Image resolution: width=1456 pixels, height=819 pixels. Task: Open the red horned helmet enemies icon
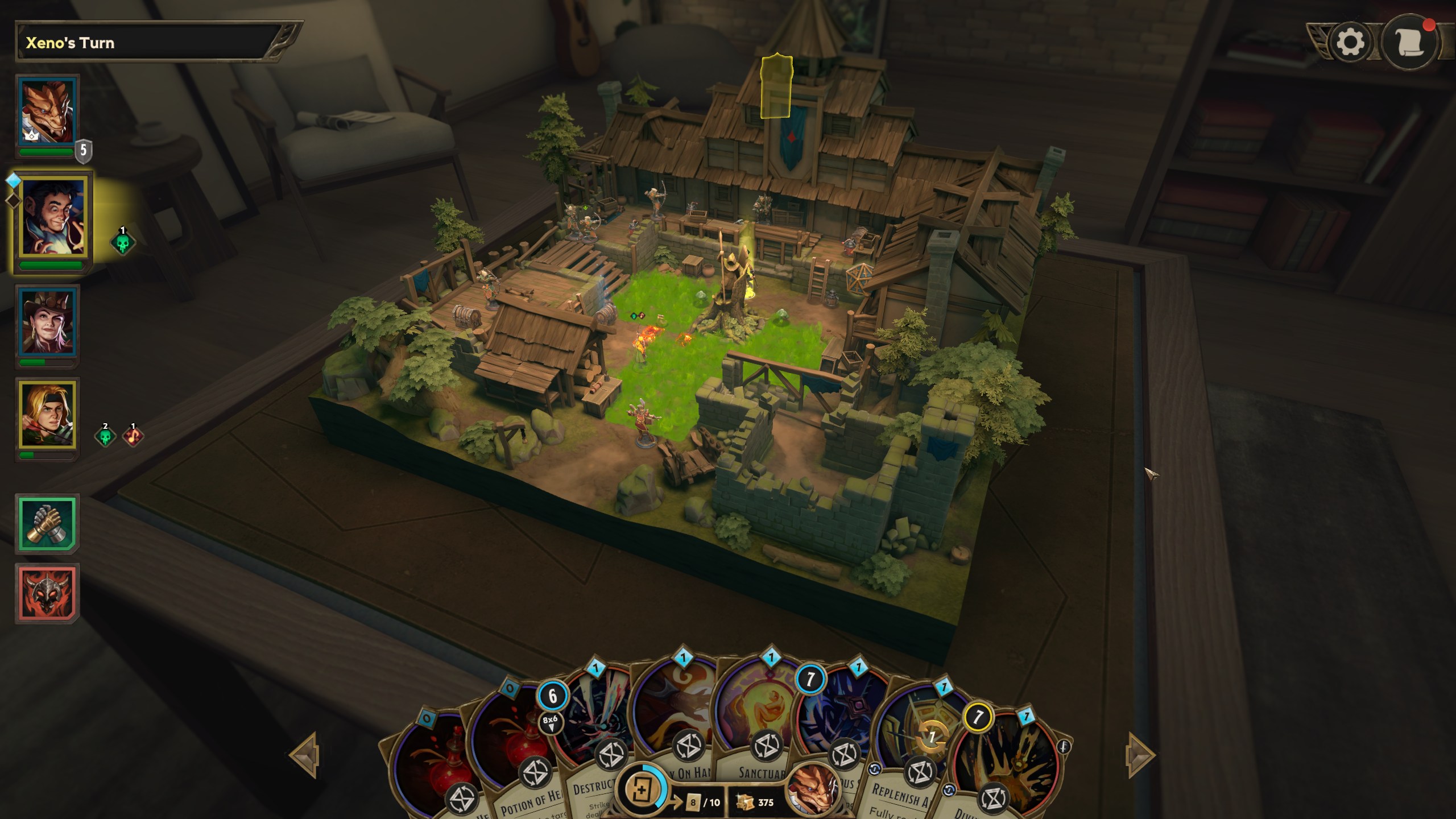47,593
